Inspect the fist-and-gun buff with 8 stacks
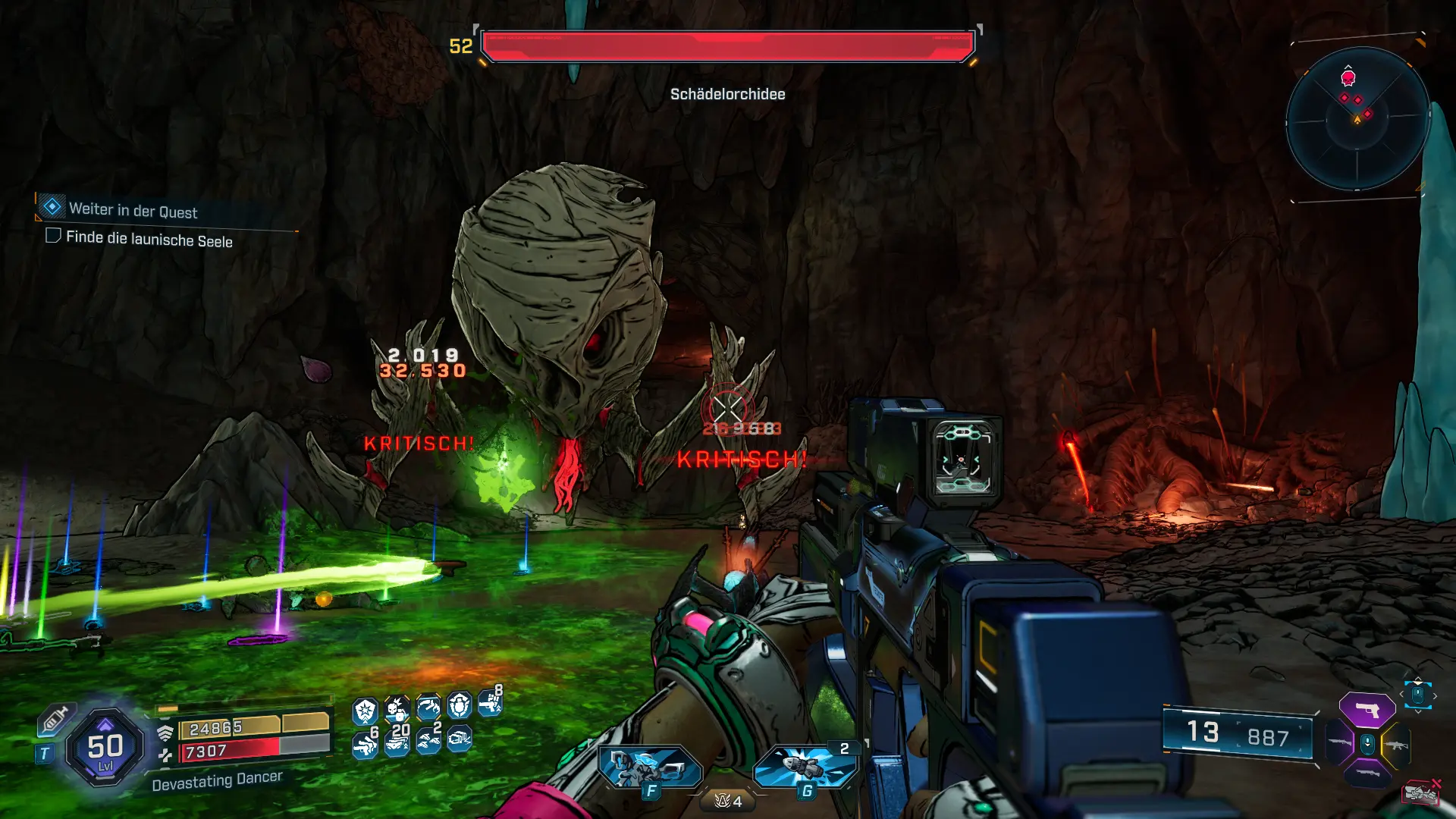The image size is (1456, 819). click(x=490, y=704)
